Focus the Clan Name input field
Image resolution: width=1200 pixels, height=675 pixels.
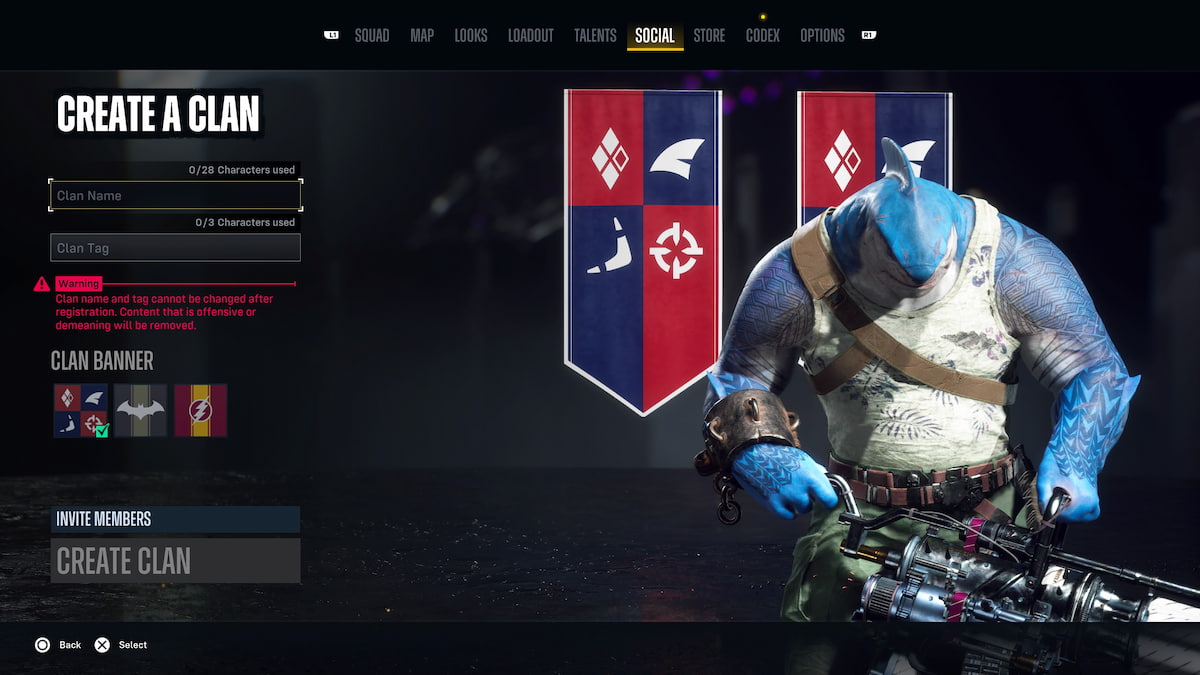175,195
